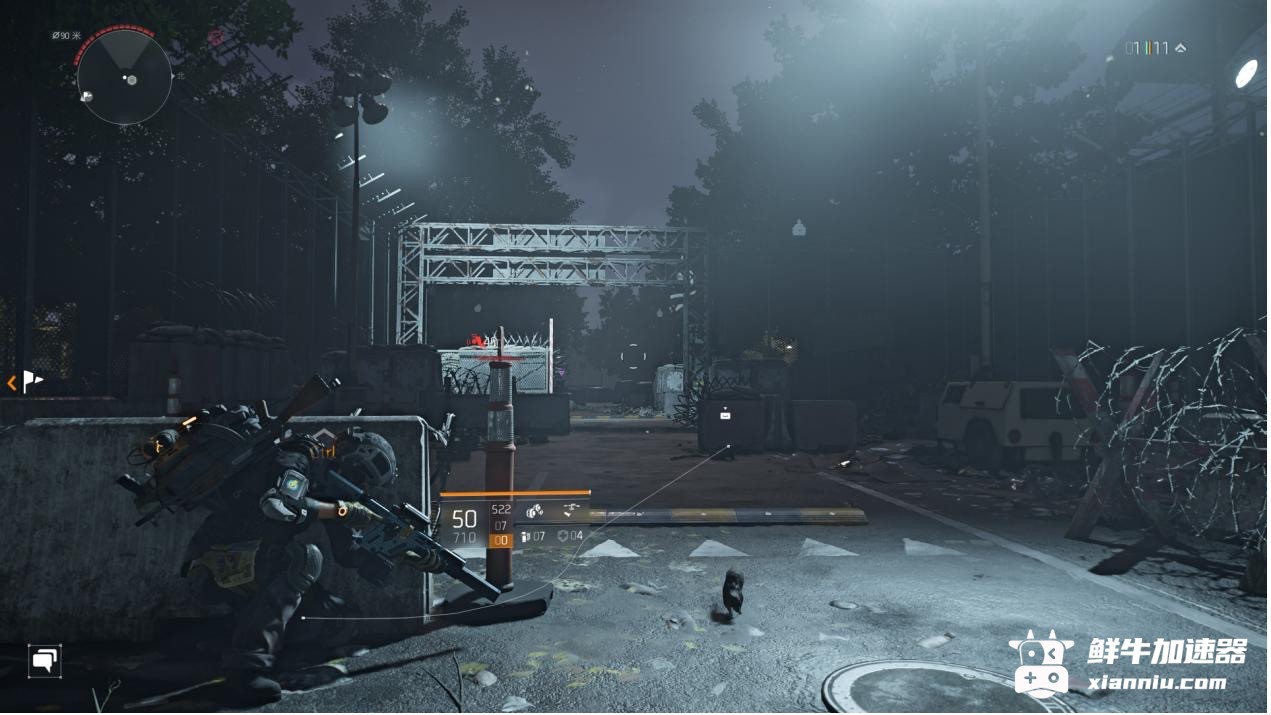Open the circular minimap
This screenshot has width=1271, height=715.
click(x=125, y=77)
